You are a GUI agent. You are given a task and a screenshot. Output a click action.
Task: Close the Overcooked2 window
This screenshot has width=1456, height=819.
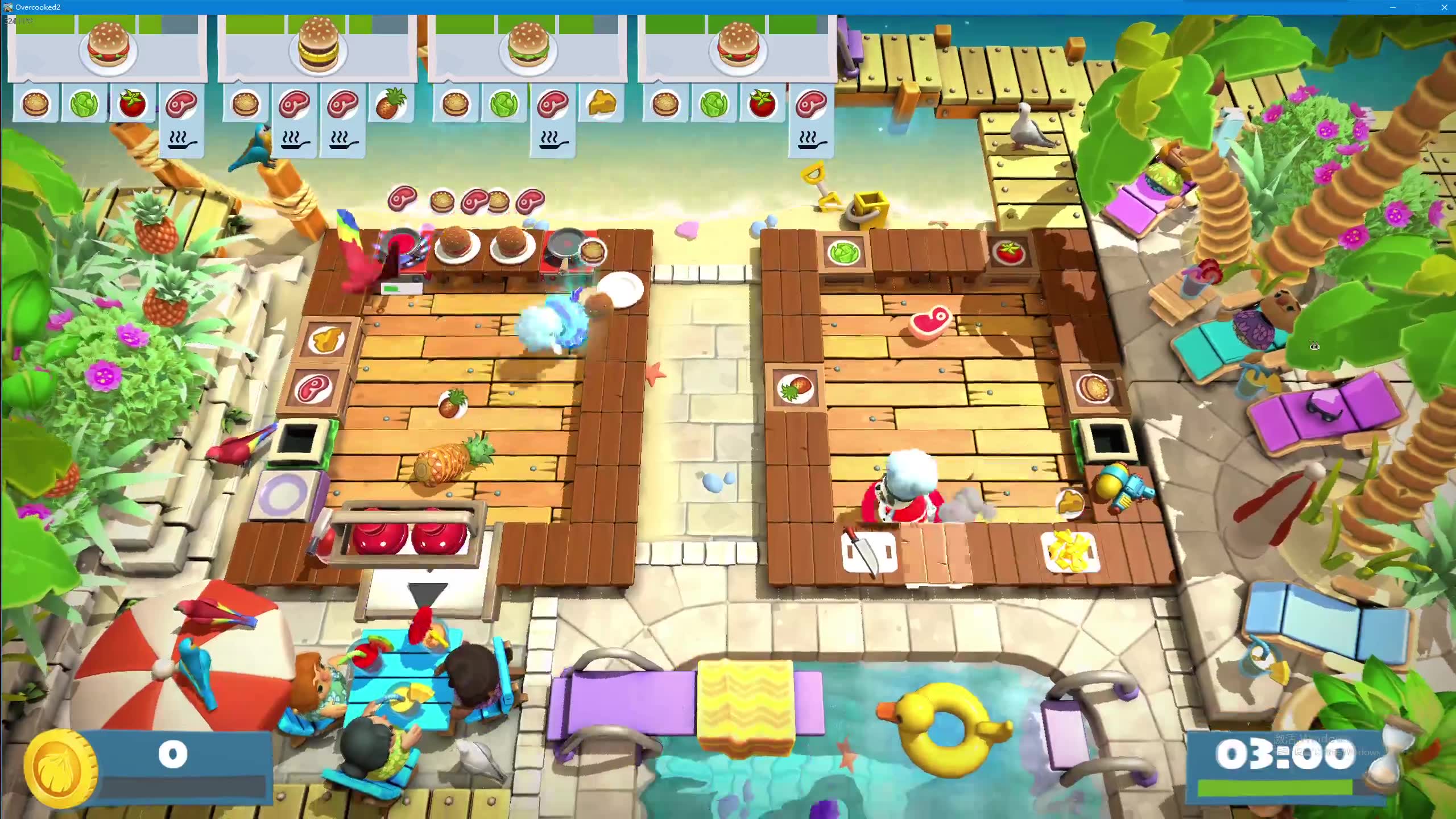point(1443,7)
